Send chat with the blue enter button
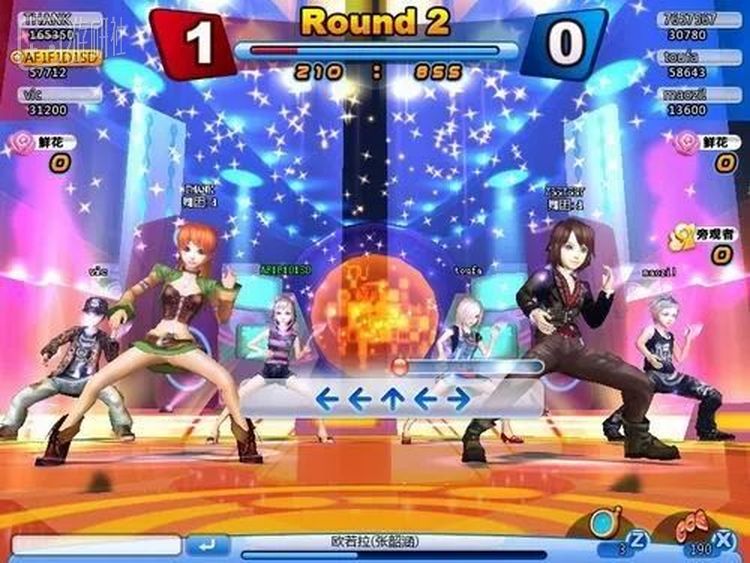The width and height of the screenshot is (750, 563). click(207, 546)
